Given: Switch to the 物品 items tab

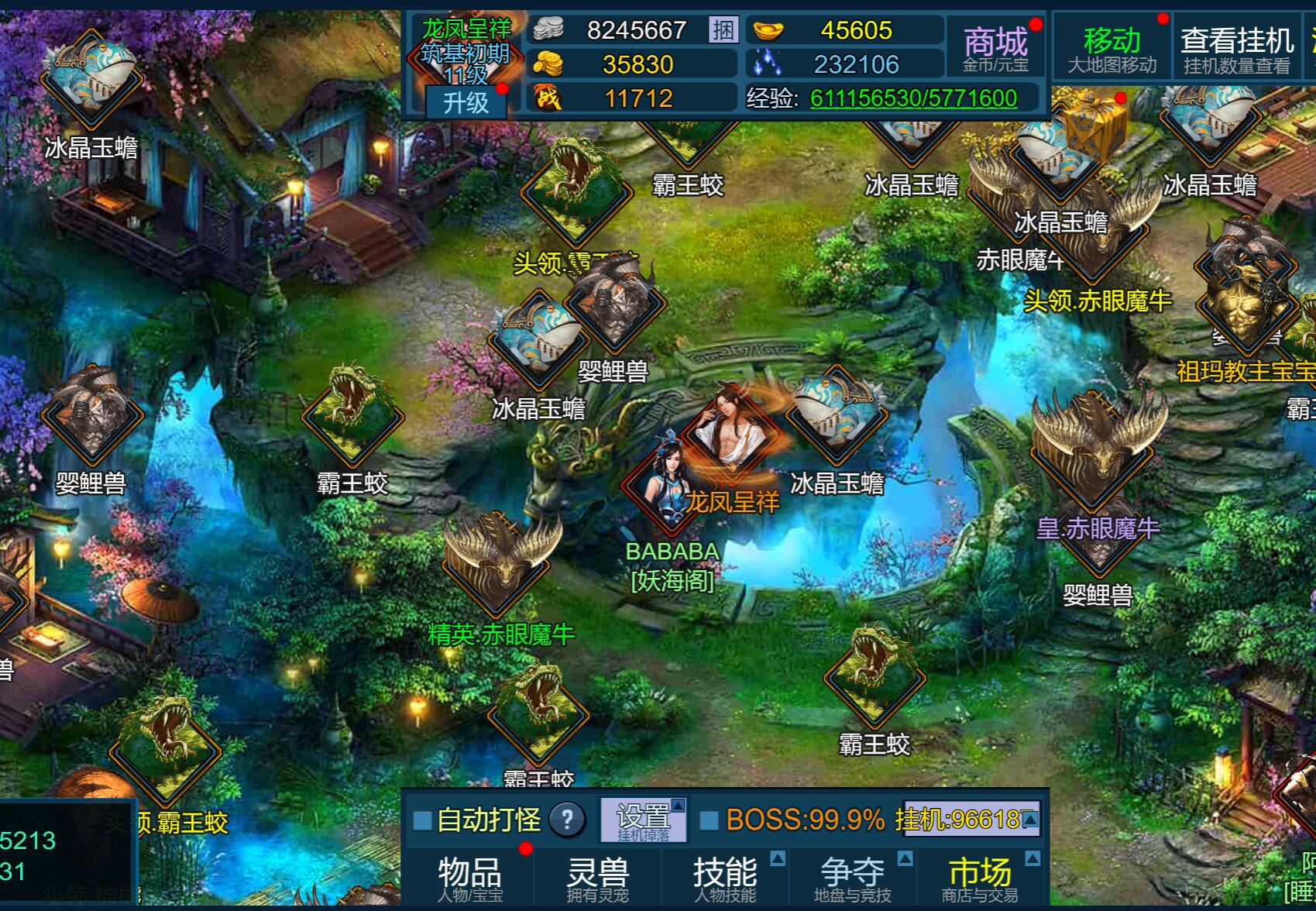Looking at the screenshot, I should click(469, 873).
